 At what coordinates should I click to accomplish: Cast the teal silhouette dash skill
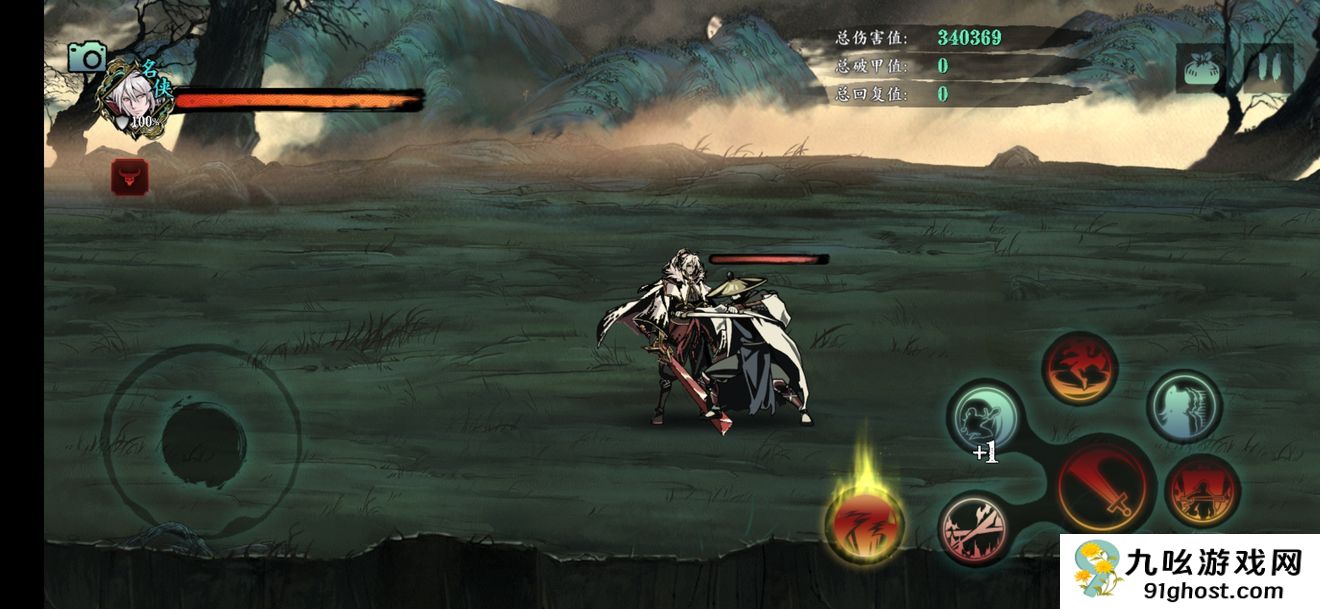1184,406
